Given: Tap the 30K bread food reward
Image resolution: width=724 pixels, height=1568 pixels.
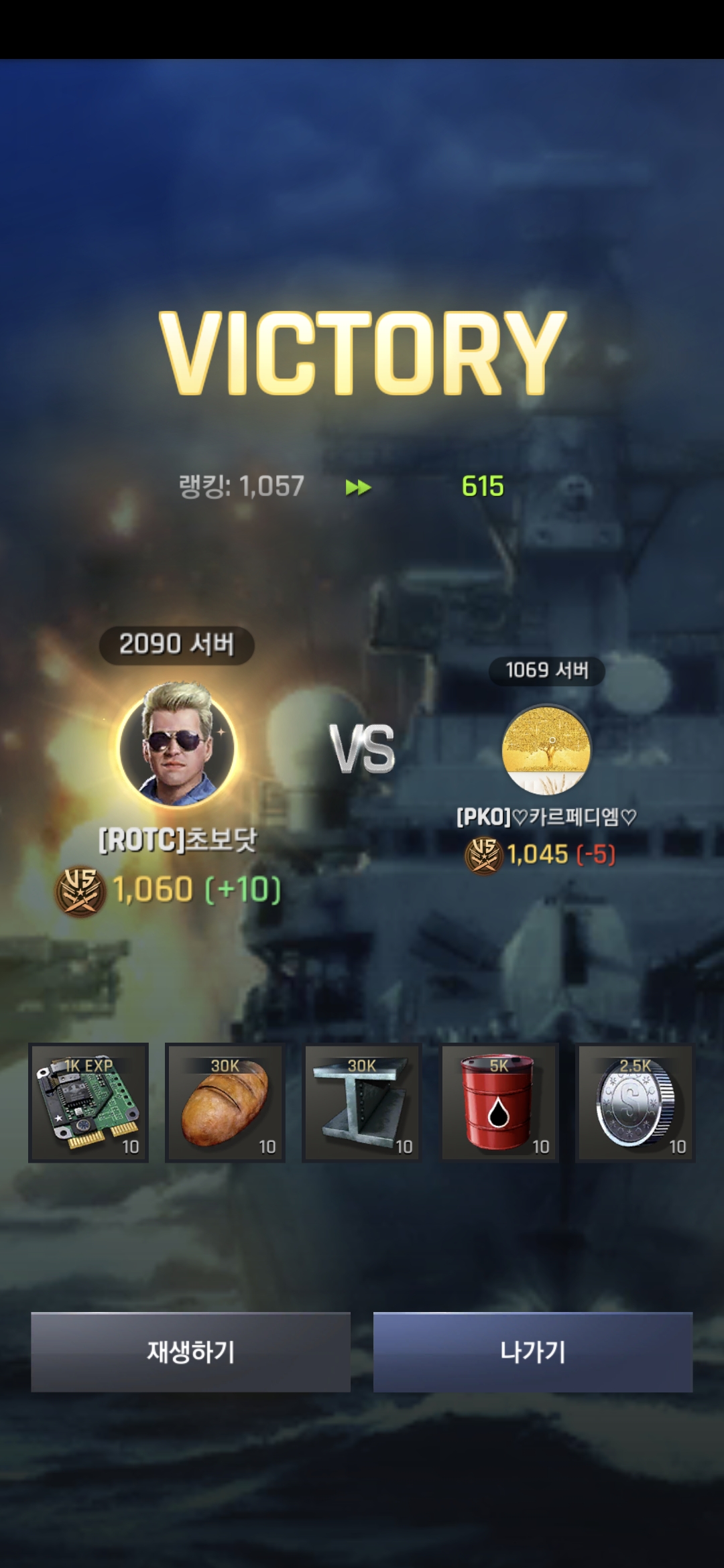Looking at the screenshot, I should coord(225,1102).
